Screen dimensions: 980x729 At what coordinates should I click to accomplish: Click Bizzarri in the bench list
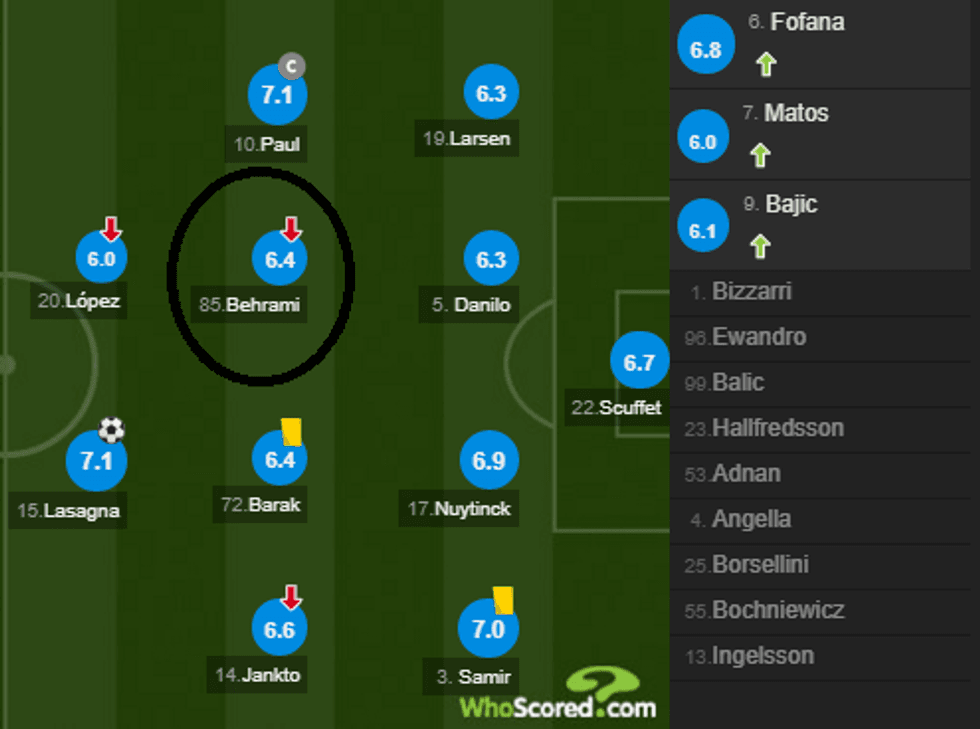point(752,292)
